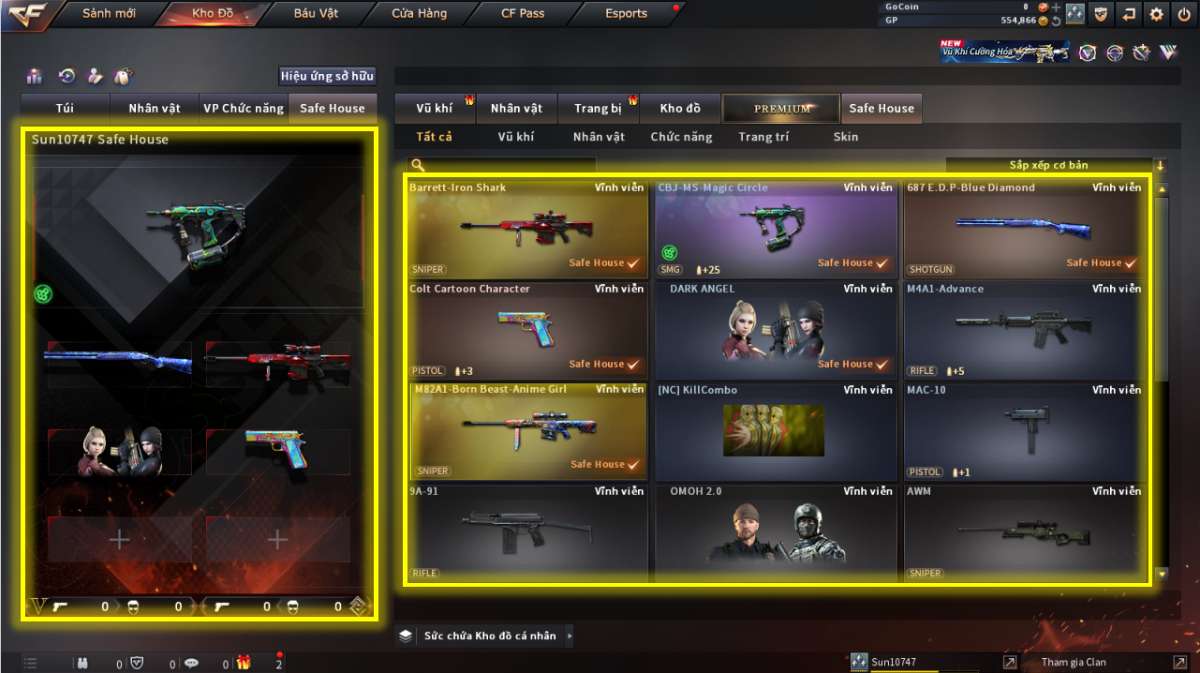Click the Hiệu ứng sở hữu button
This screenshot has height=673, width=1200.
(x=327, y=76)
